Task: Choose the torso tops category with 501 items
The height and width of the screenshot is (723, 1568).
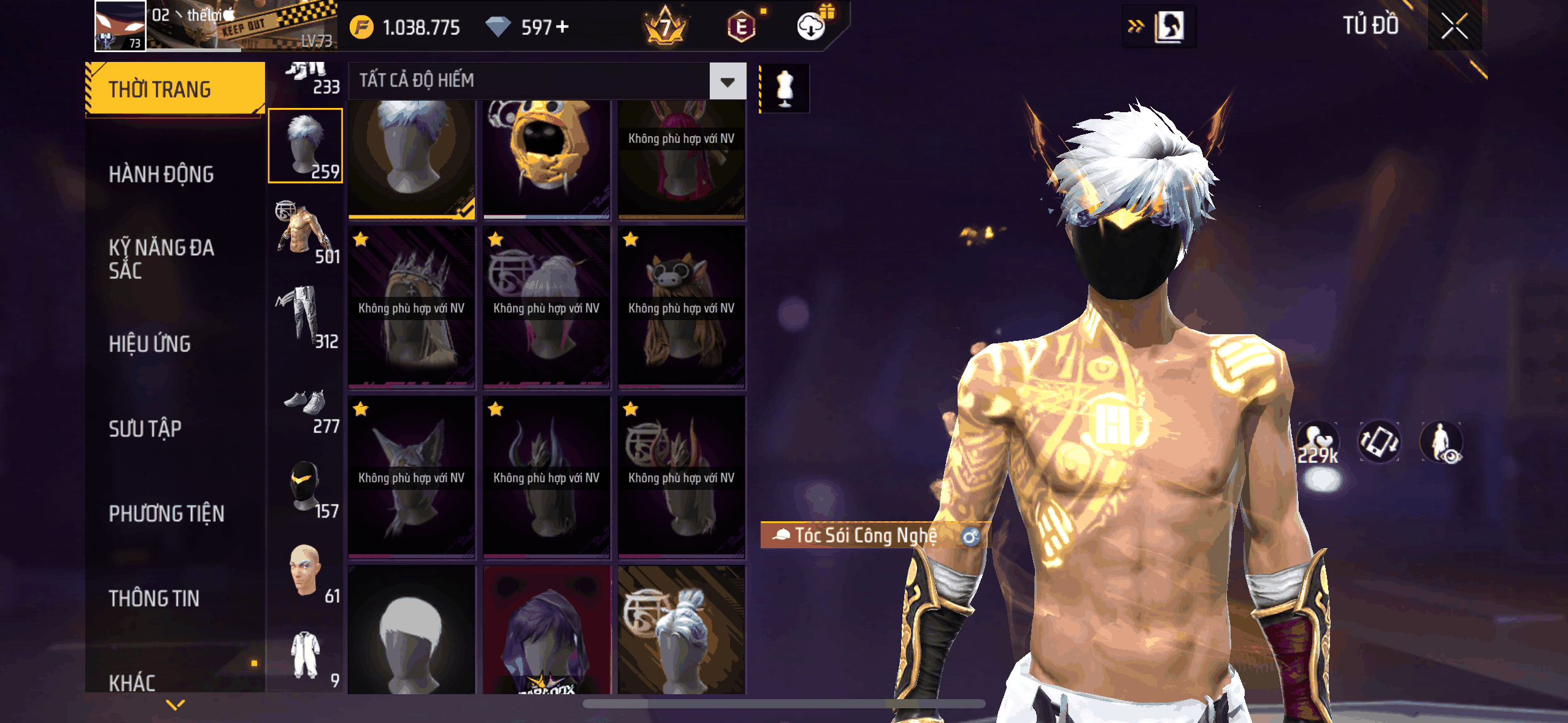Action: point(305,233)
